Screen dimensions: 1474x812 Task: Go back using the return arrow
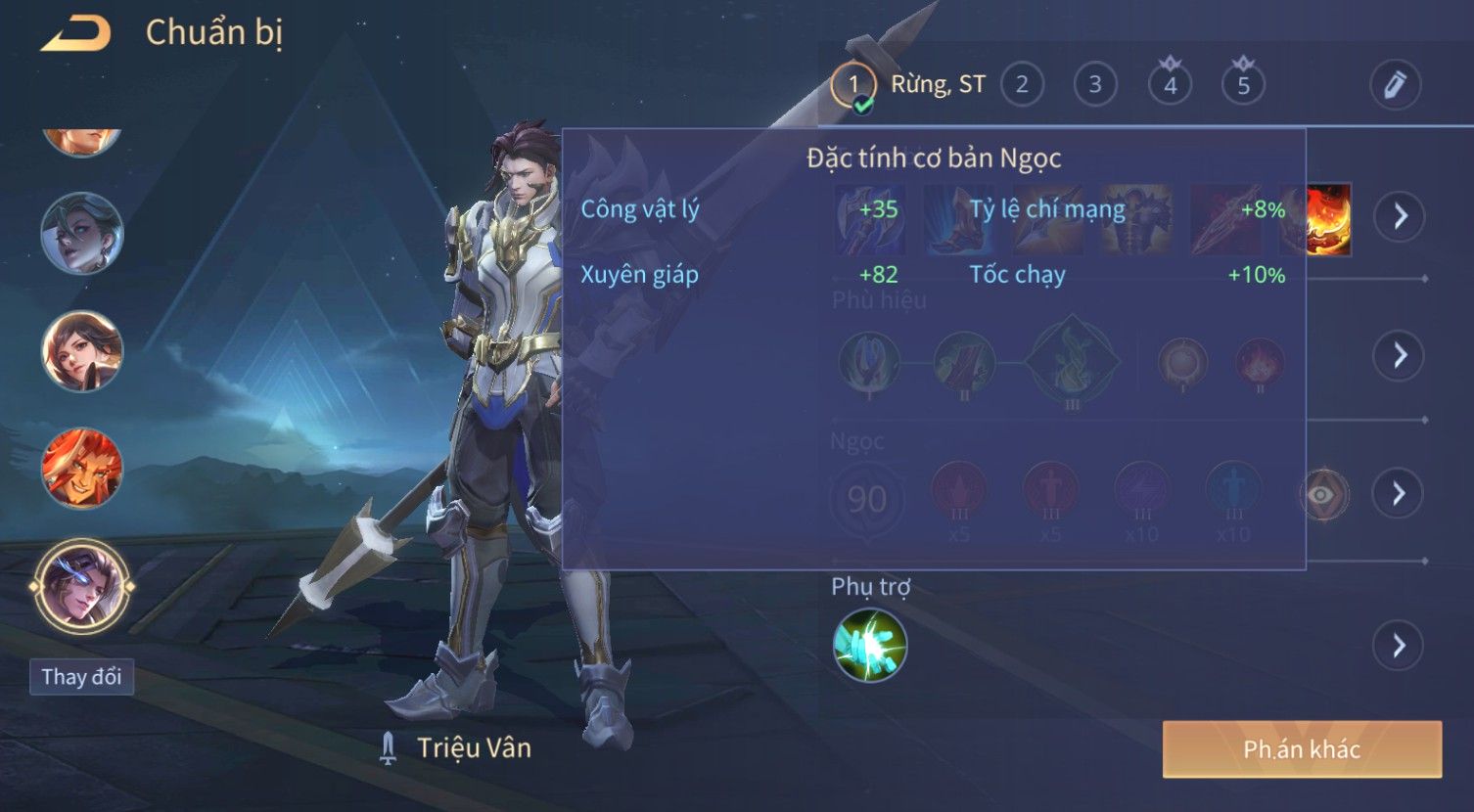(75, 34)
